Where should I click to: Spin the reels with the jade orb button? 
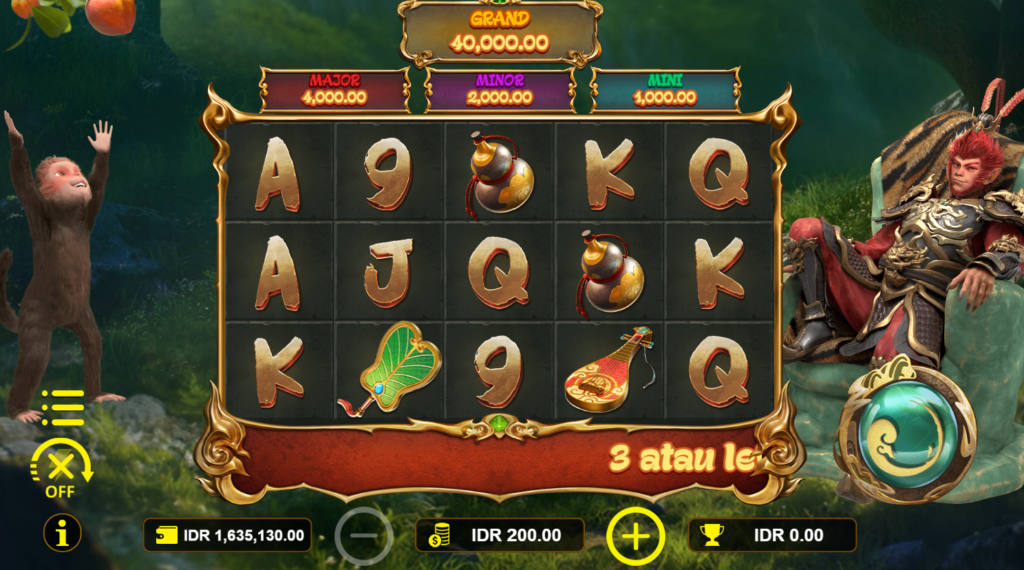(x=905, y=433)
